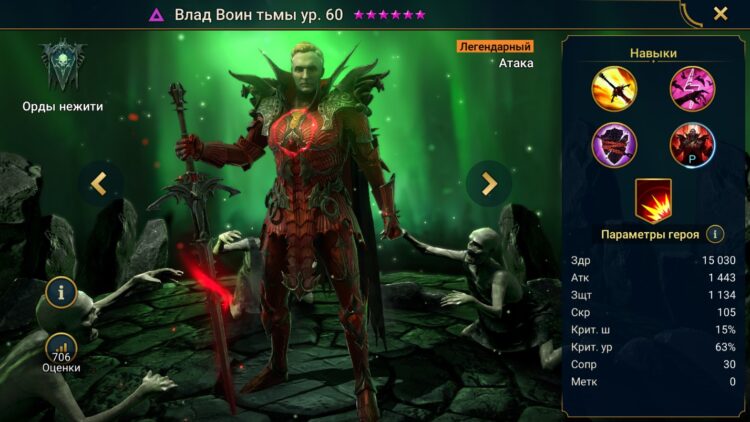750x422 pixels.
Task: Show the next hero with right arrow
Action: (489, 183)
